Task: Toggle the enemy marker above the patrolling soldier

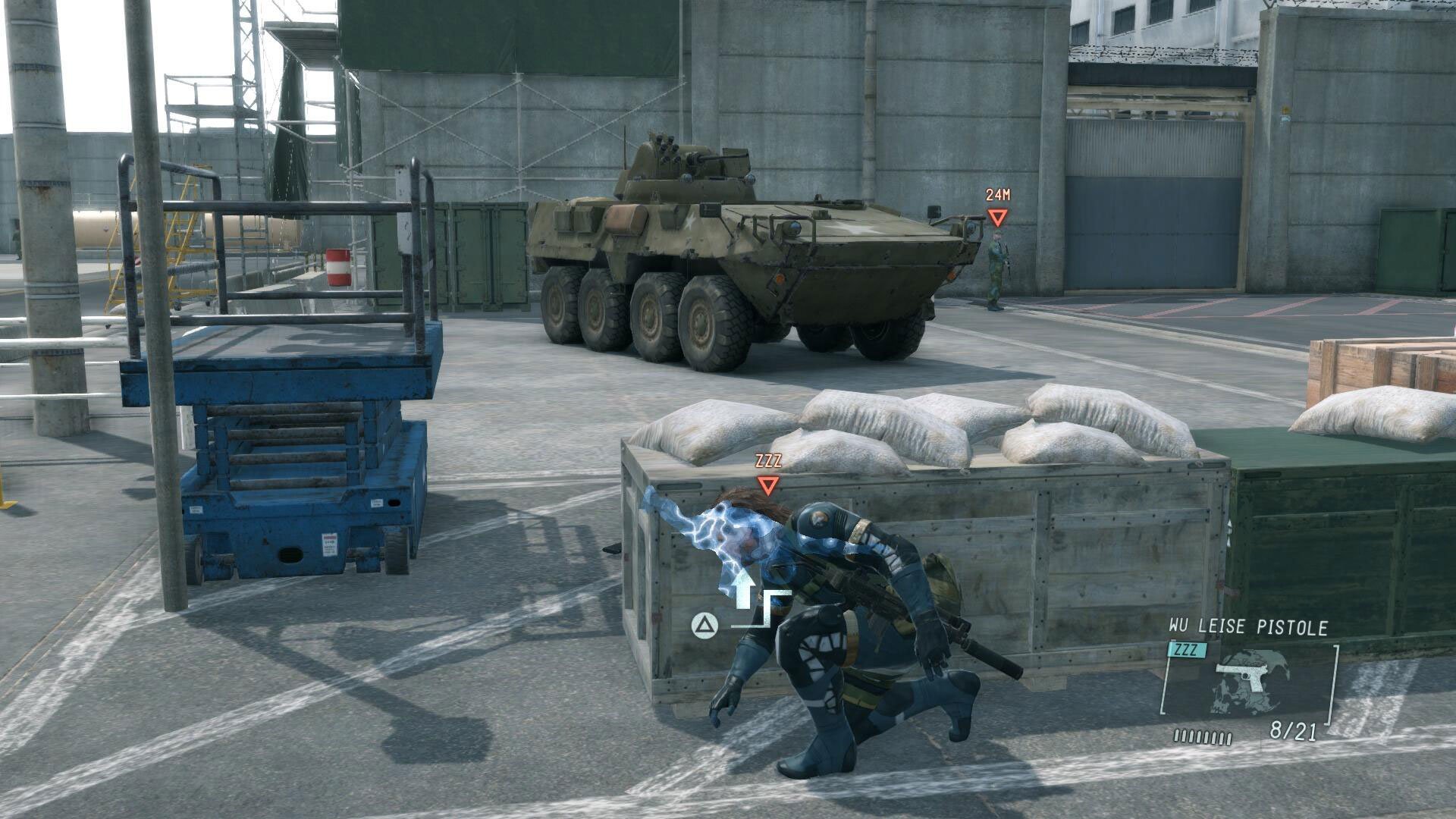Action: [997, 218]
